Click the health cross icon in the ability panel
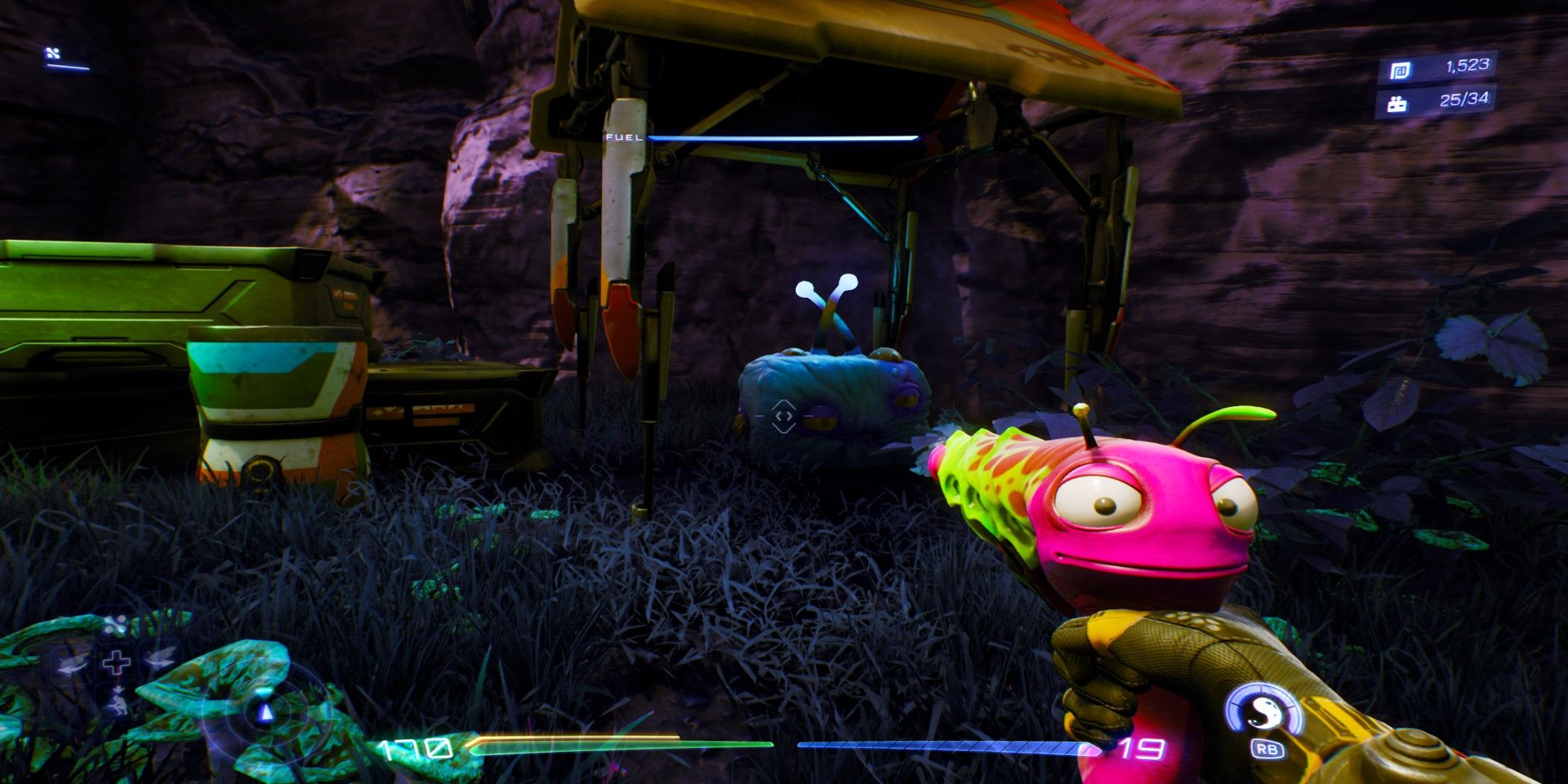The height and width of the screenshot is (784, 1568). tap(116, 661)
